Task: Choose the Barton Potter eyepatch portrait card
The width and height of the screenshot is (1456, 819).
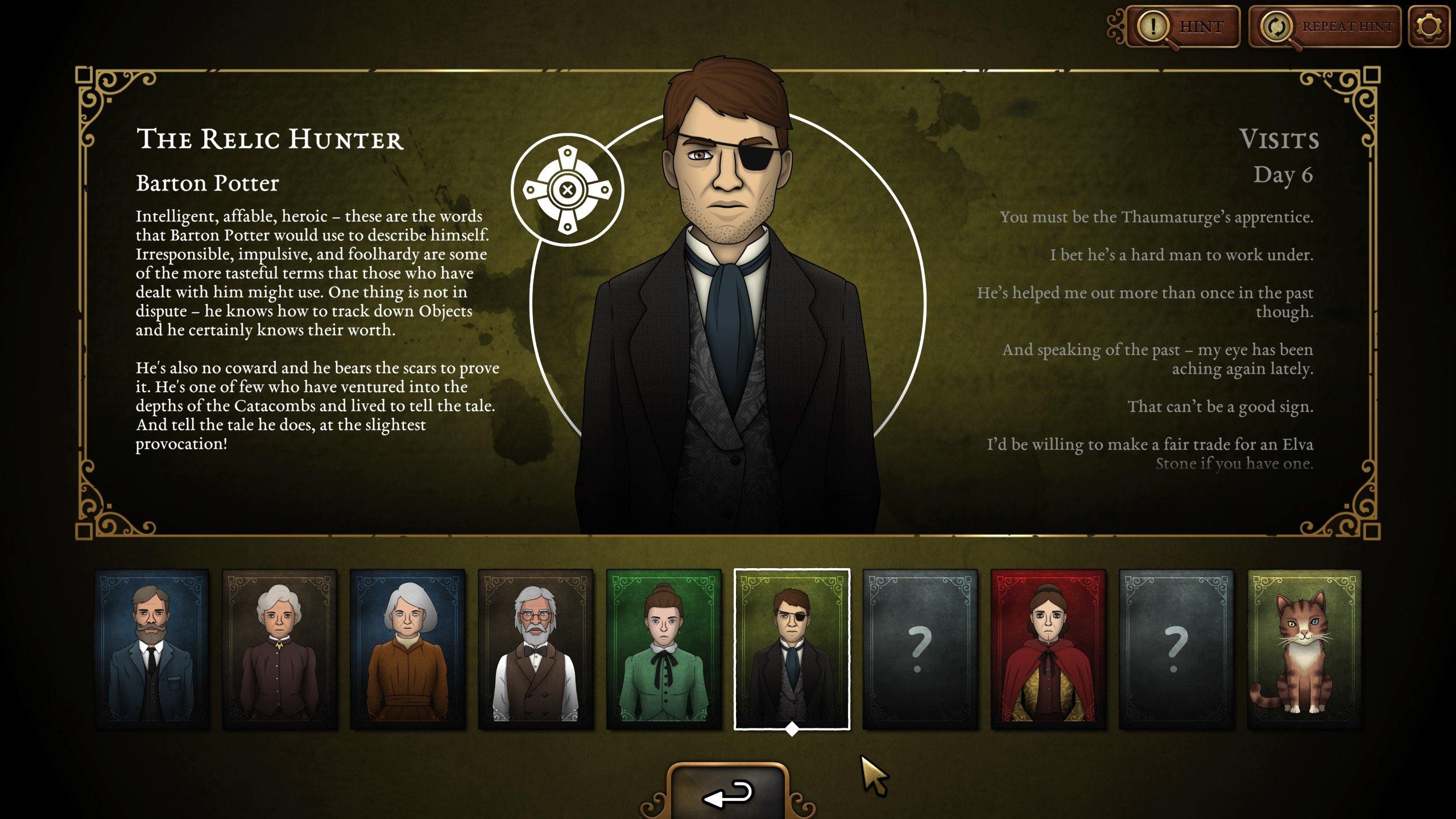Action: point(792,649)
